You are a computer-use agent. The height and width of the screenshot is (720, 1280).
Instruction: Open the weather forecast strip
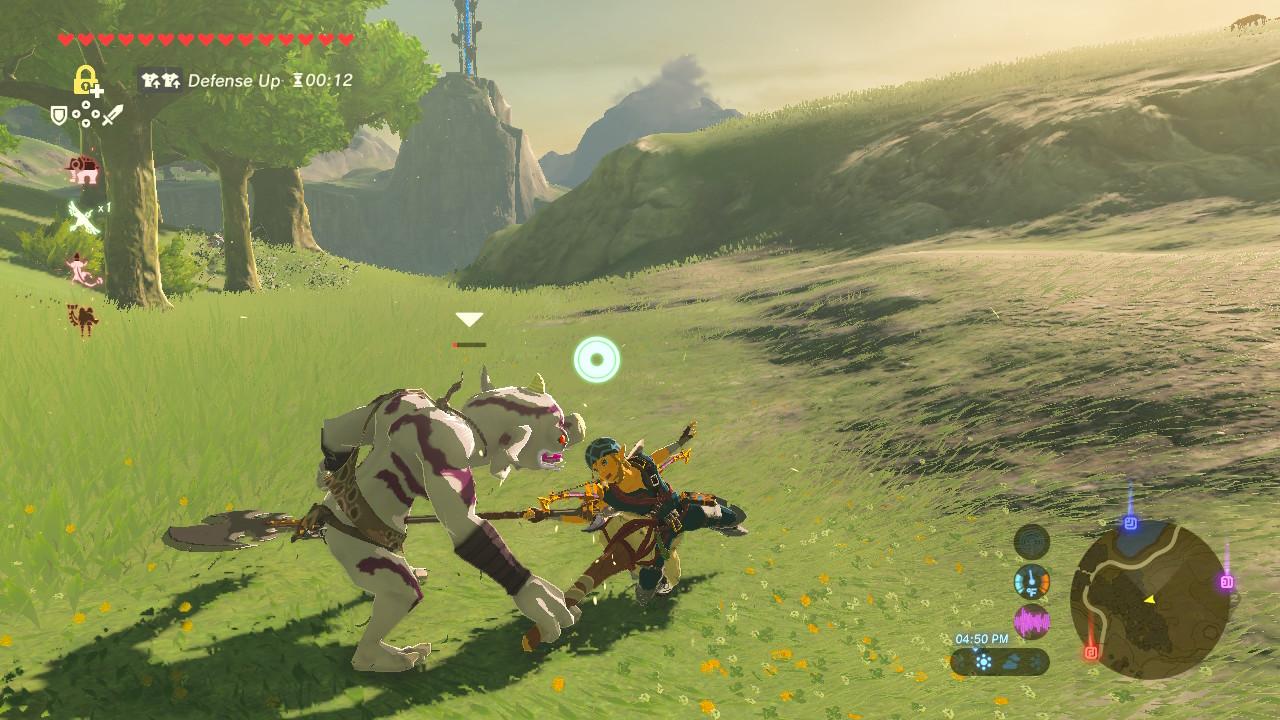pos(1000,661)
